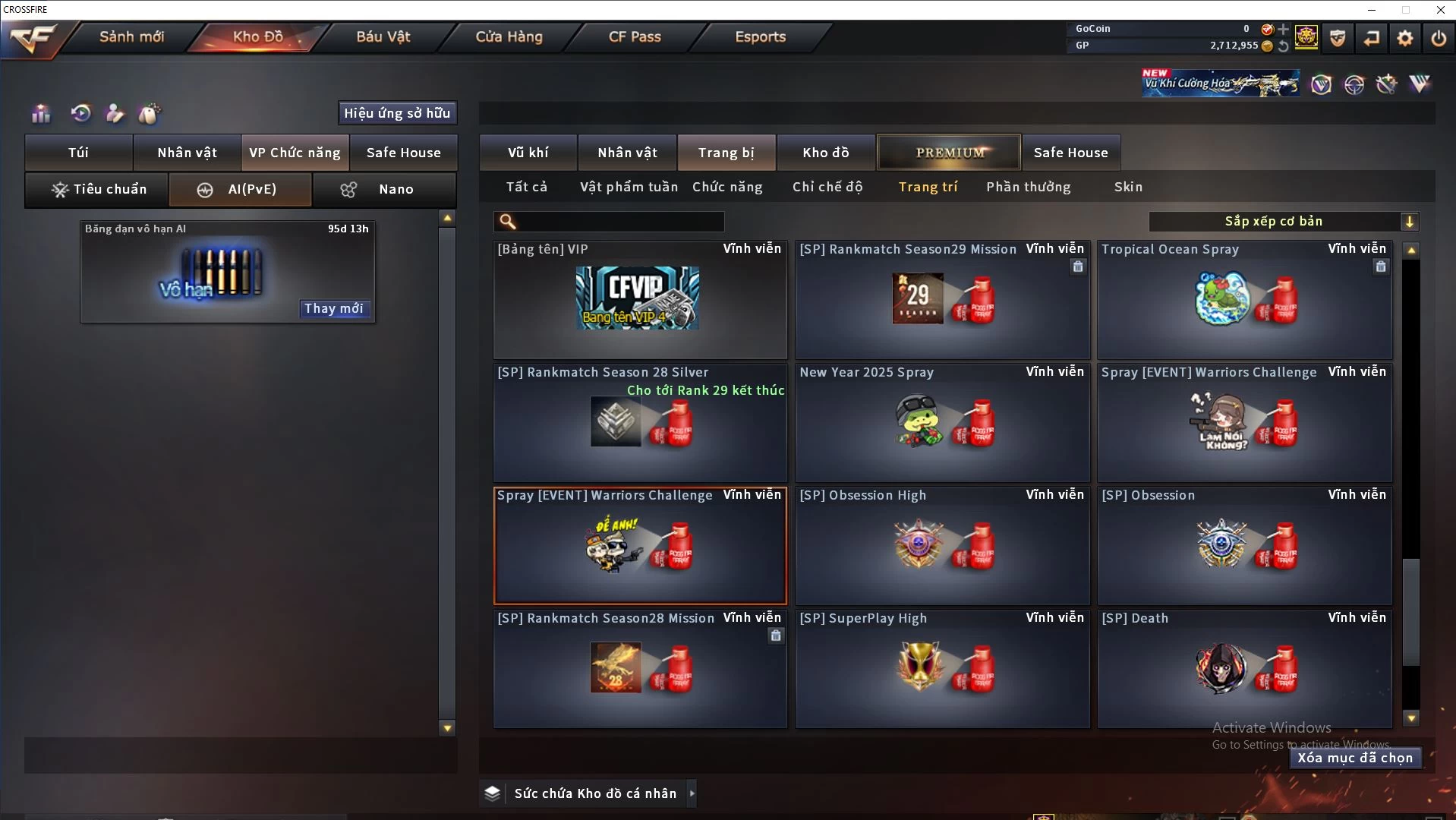Switch to the PREMIUM tab
Image resolution: width=1456 pixels, height=820 pixels.
tap(949, 153)
